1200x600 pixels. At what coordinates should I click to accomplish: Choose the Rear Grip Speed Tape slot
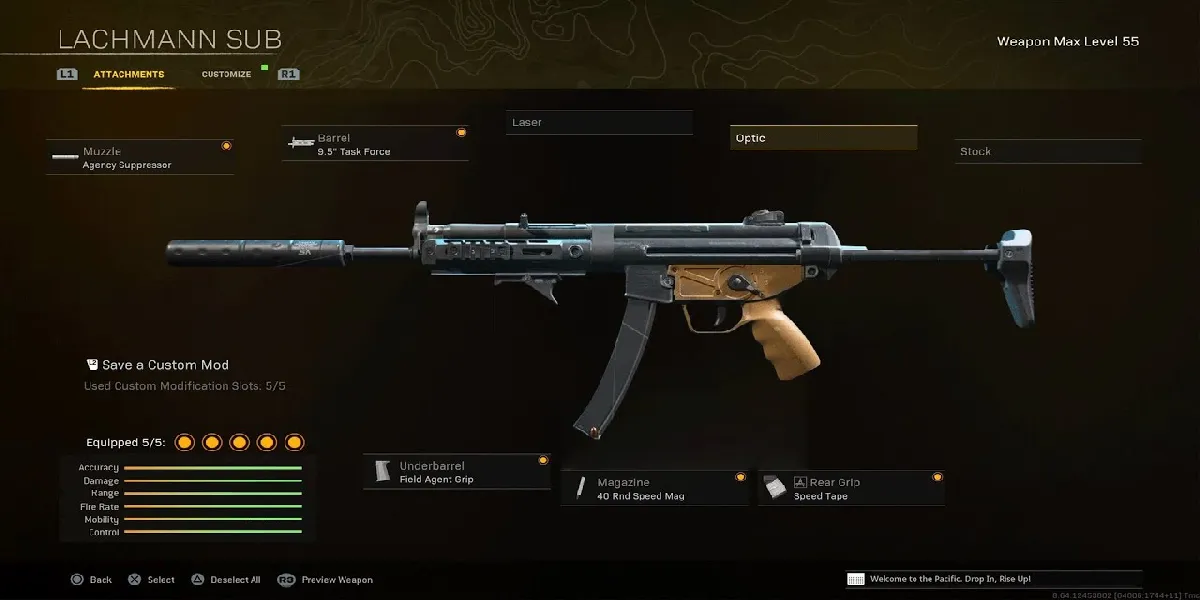851,488
